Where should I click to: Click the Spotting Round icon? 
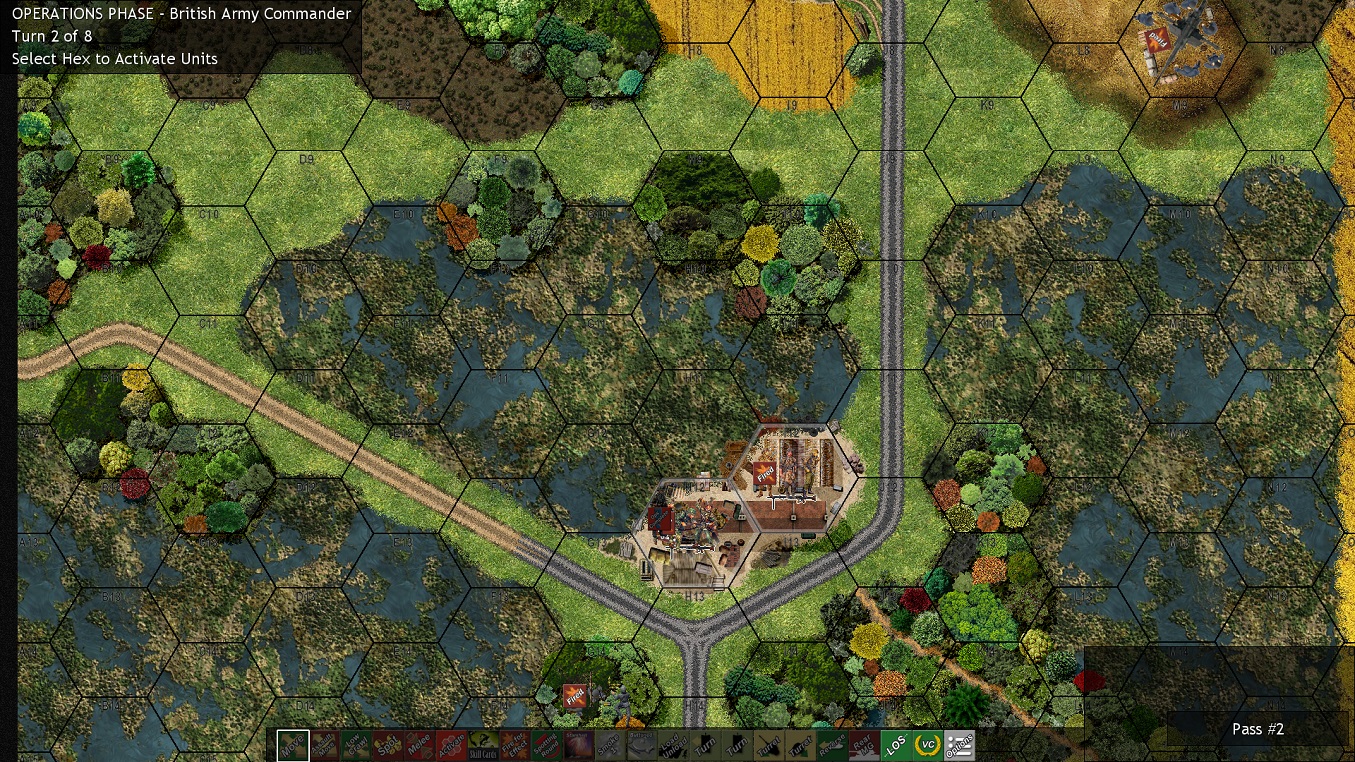(544, 745)
